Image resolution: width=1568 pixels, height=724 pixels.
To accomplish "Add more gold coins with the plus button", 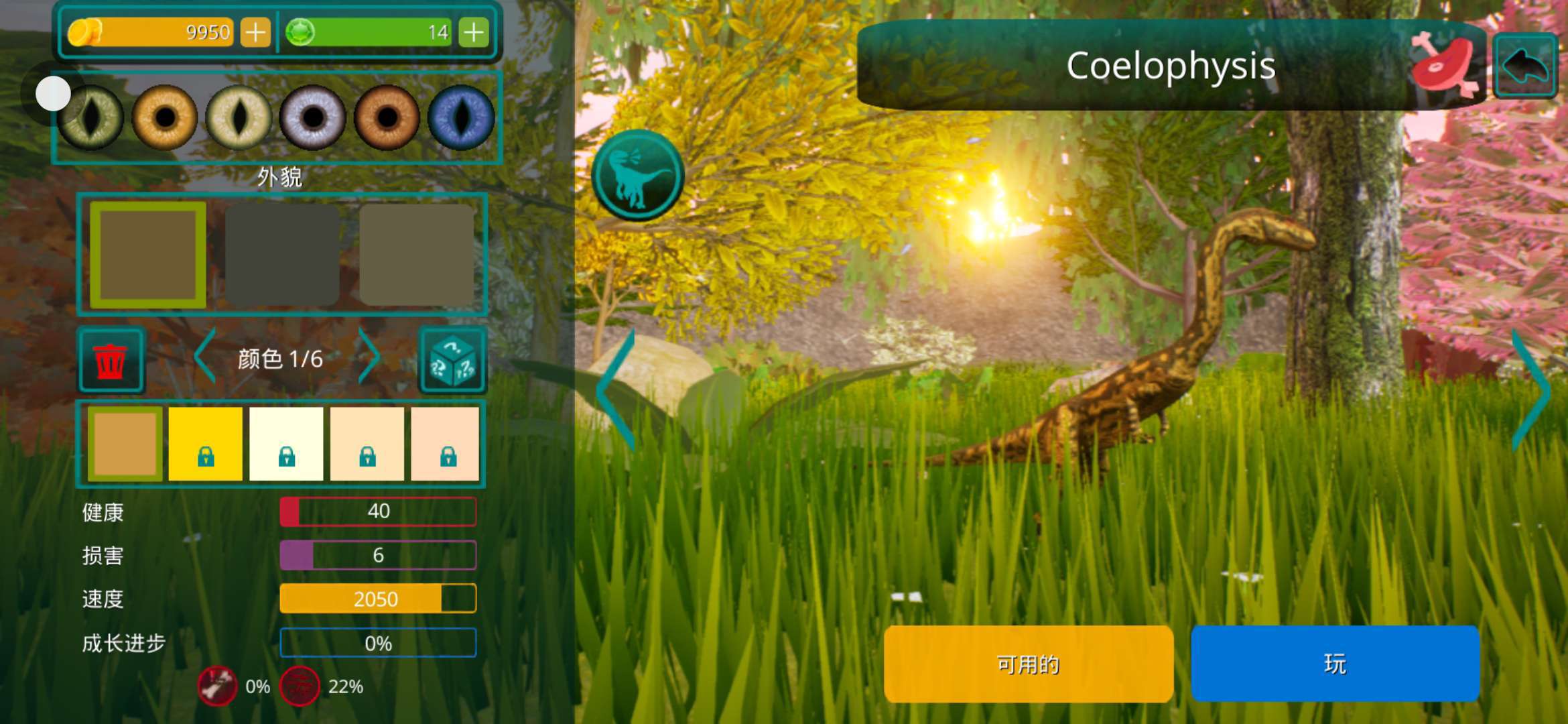I will [x=255, y=32].
